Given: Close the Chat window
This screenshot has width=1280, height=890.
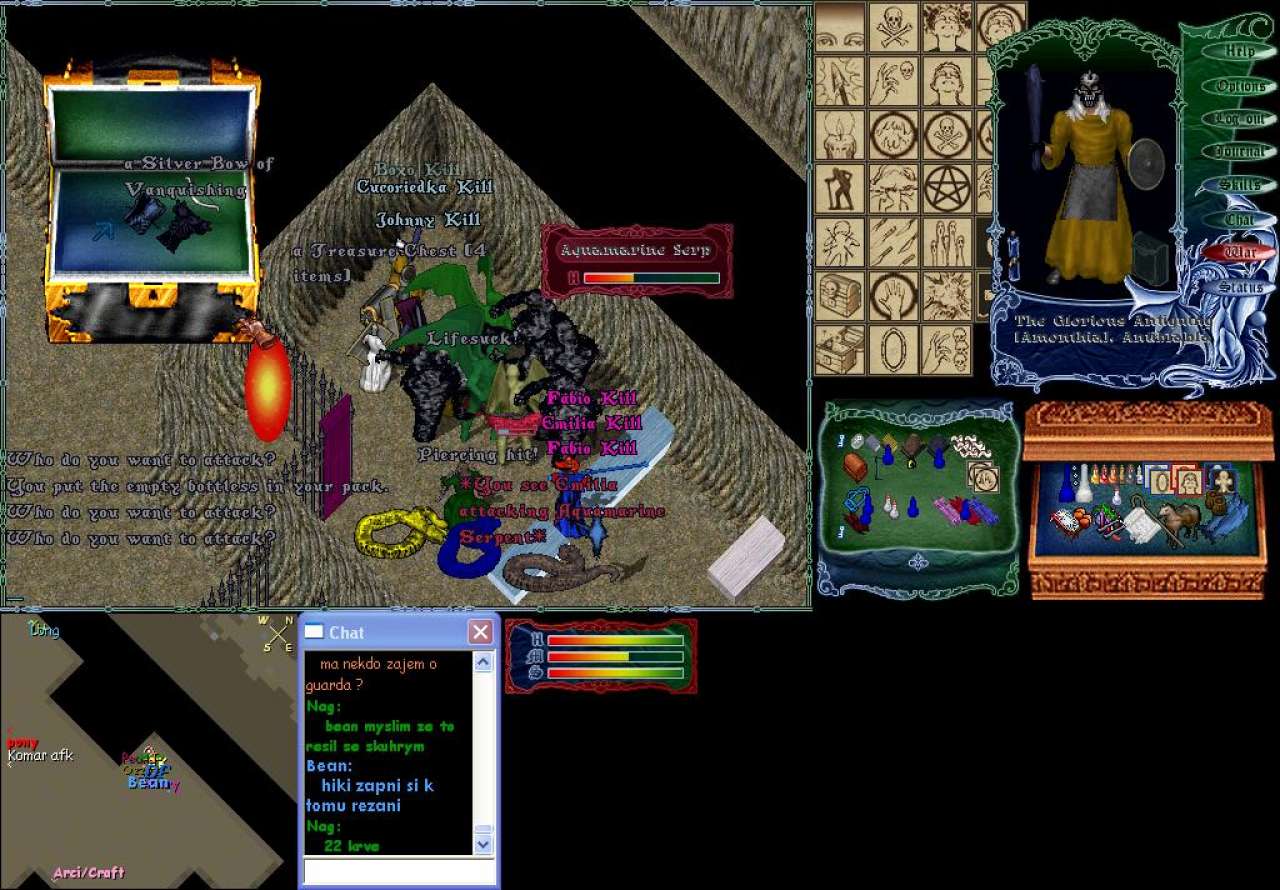Looking at the screenshot, I should pyautogui.click(x=481, y=632).
